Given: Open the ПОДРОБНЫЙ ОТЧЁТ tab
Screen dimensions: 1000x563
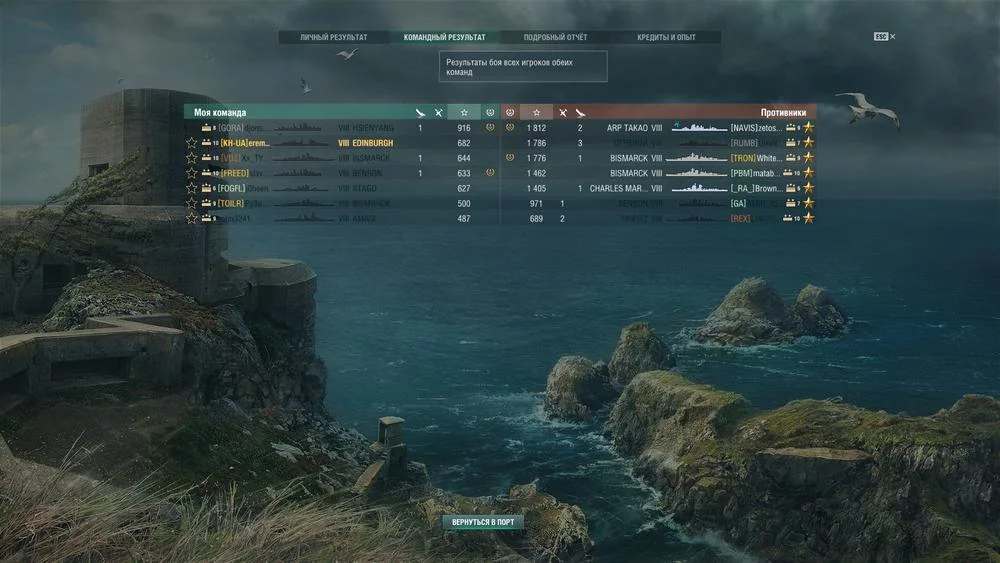Looking at the screenshot, I should click(555, 38).
